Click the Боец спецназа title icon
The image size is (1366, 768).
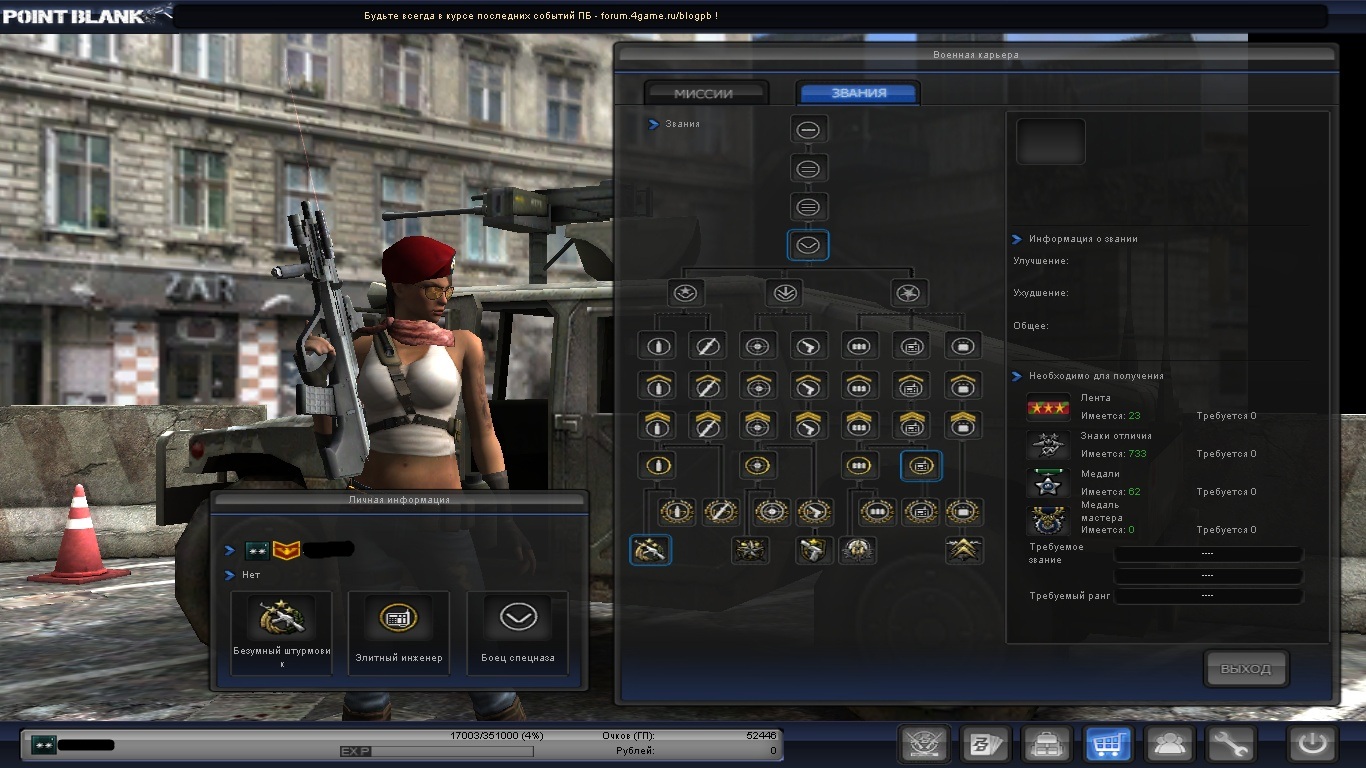coord(517,617)
